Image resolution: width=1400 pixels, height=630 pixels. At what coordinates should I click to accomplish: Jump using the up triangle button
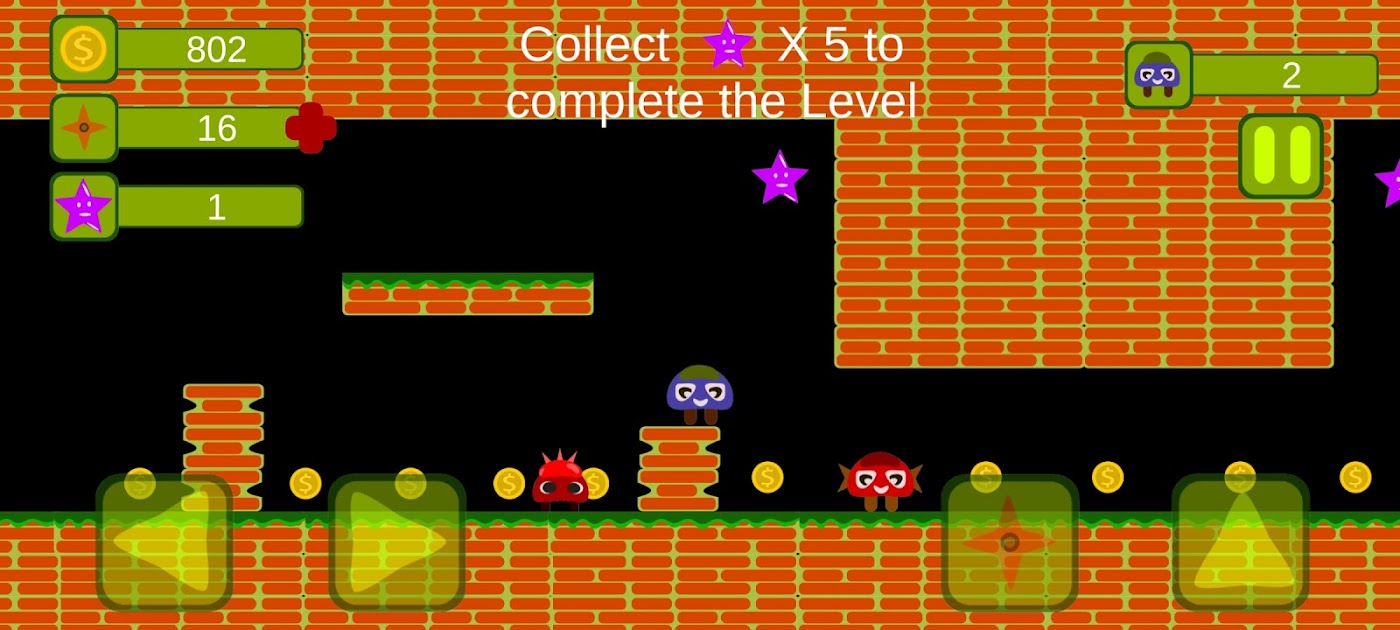point(1240,542)
